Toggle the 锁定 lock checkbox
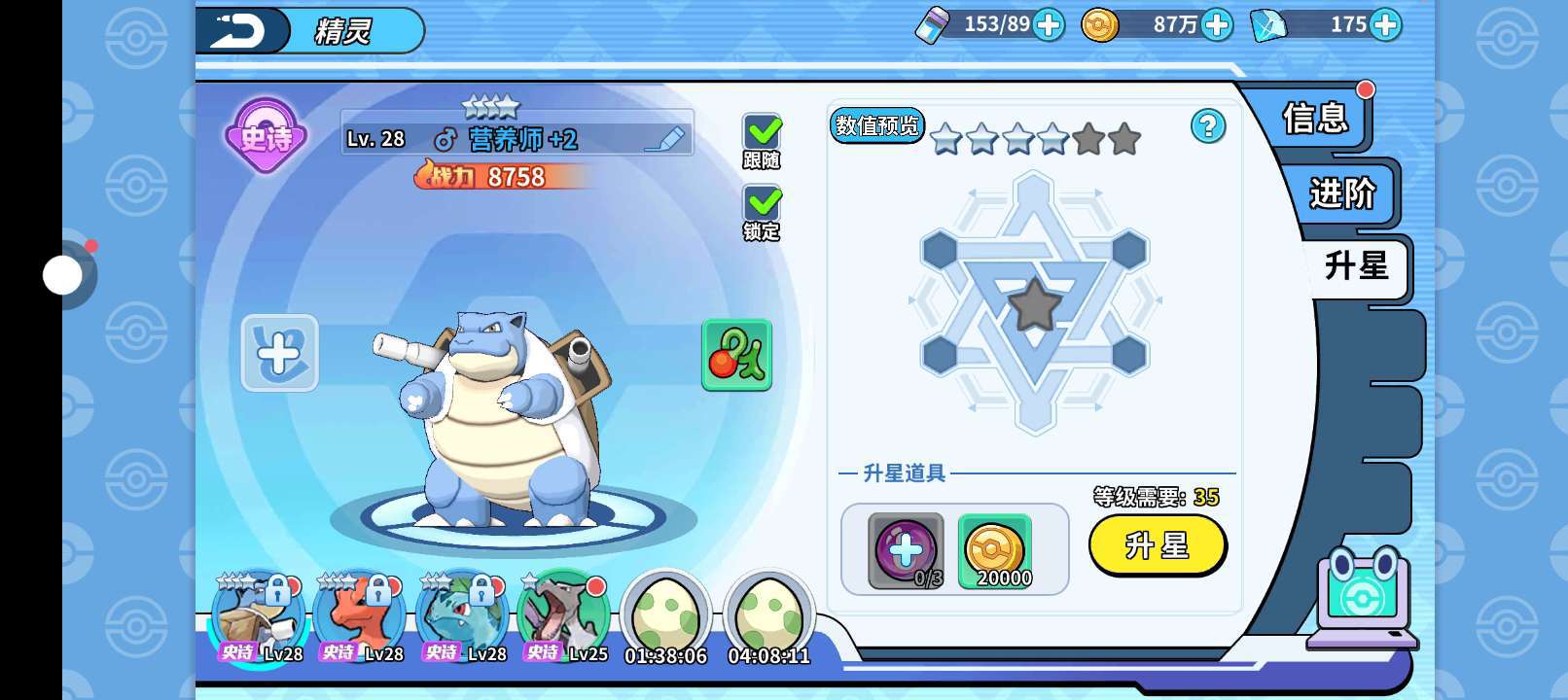This screenshot has width=1568, height=700. [x=763, y=204]
